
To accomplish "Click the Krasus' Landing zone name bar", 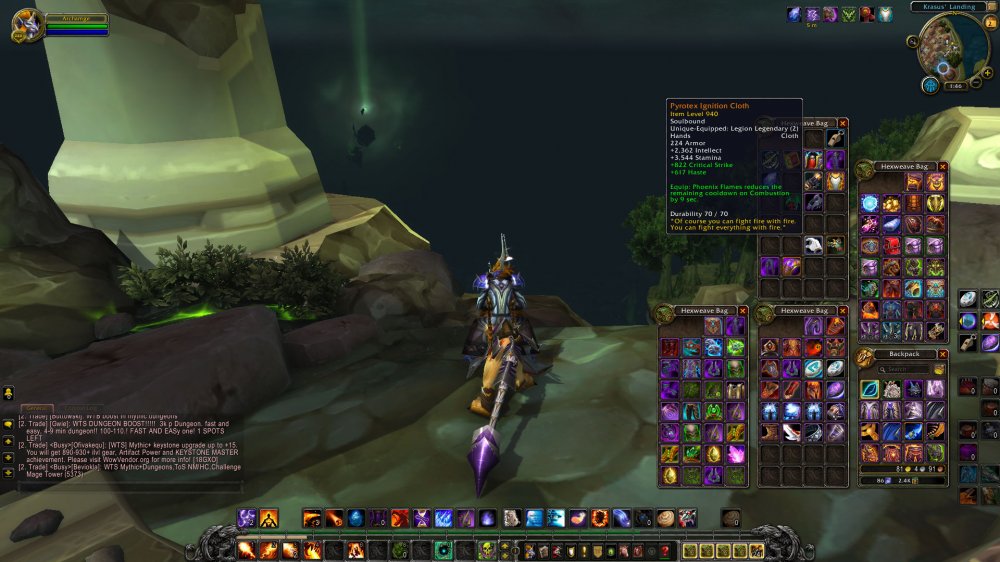I will click(x=949, y=7).
